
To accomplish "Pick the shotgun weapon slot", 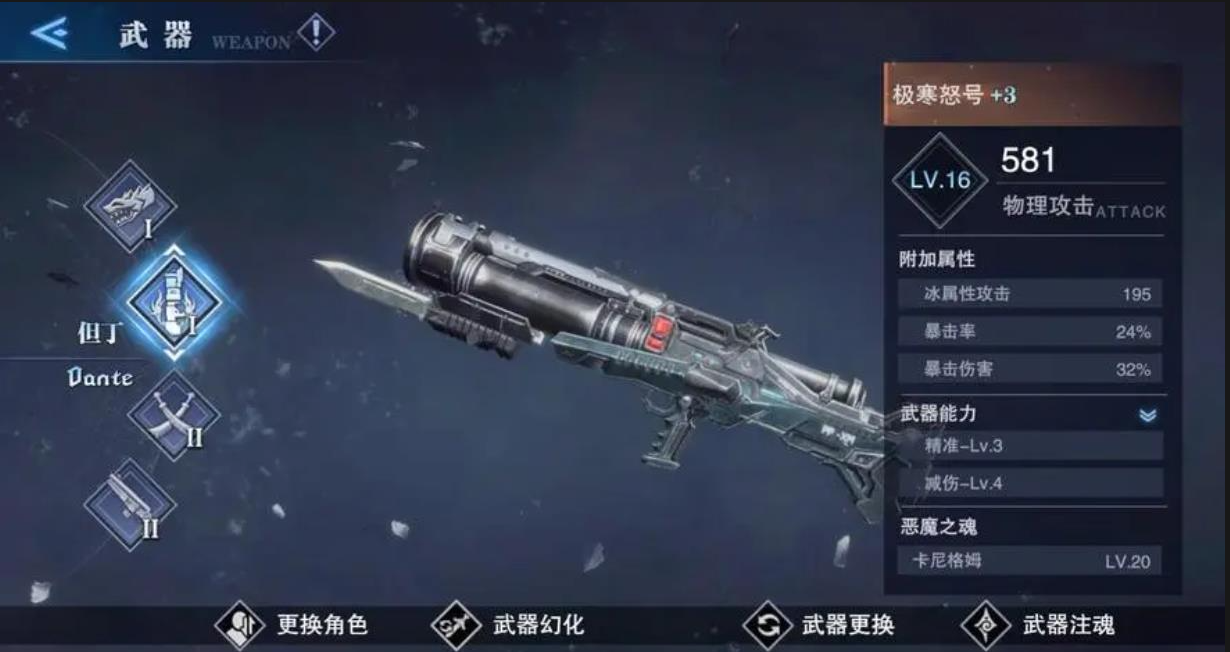I will coord(129,503).
